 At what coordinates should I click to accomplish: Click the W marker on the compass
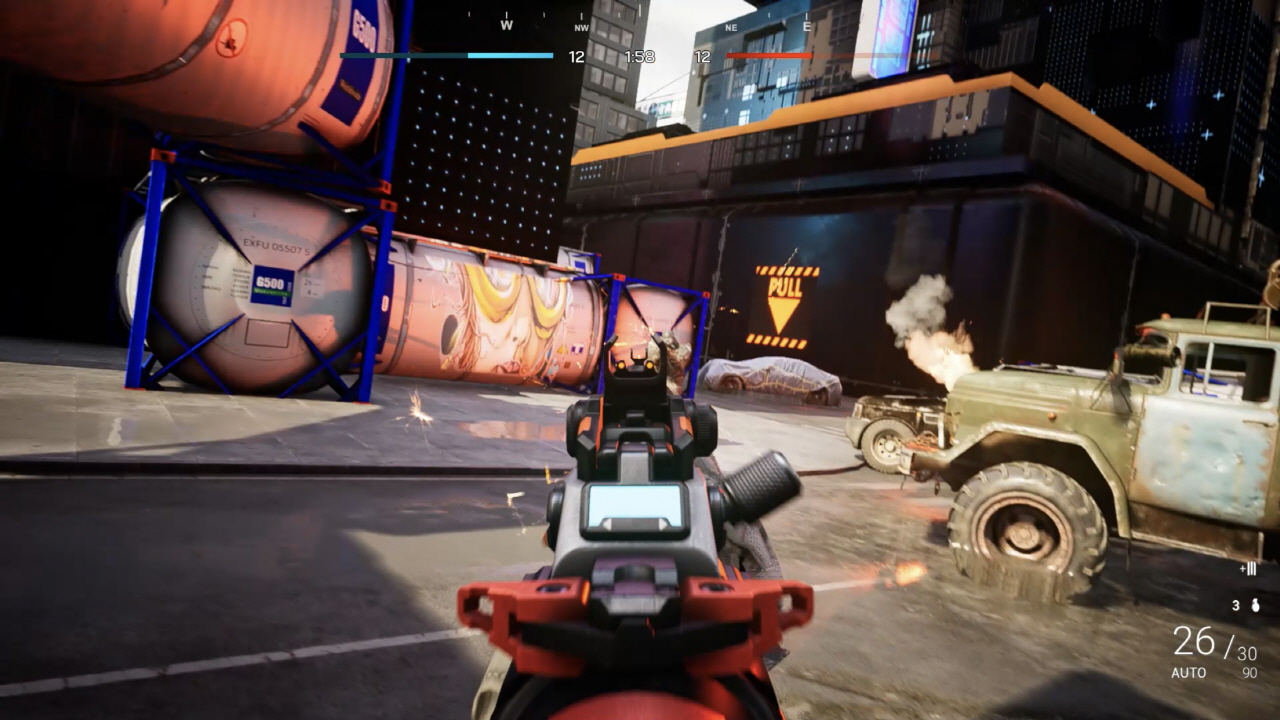click(x=506, y=25)
